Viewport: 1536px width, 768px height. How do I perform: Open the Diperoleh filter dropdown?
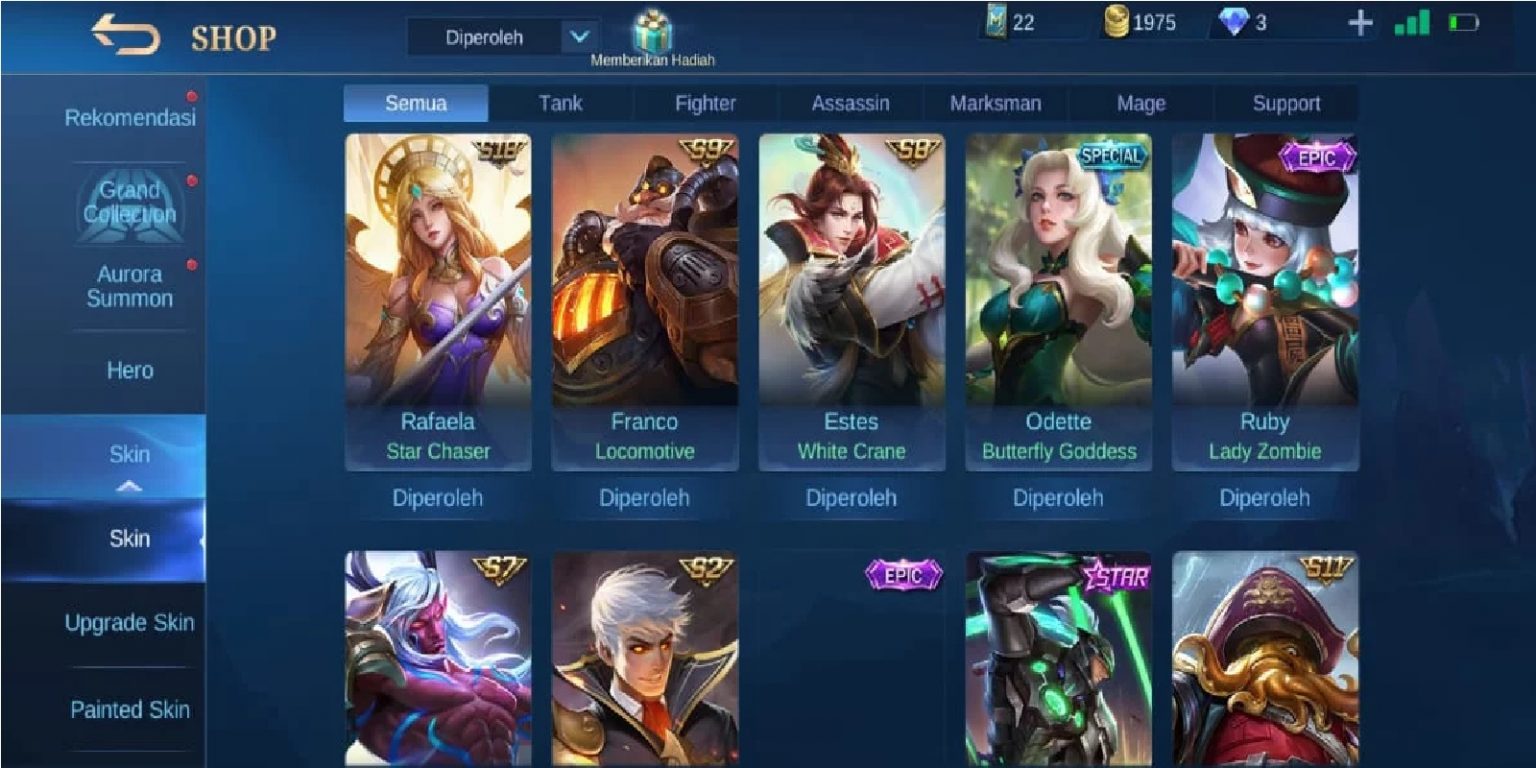(503, 34)
